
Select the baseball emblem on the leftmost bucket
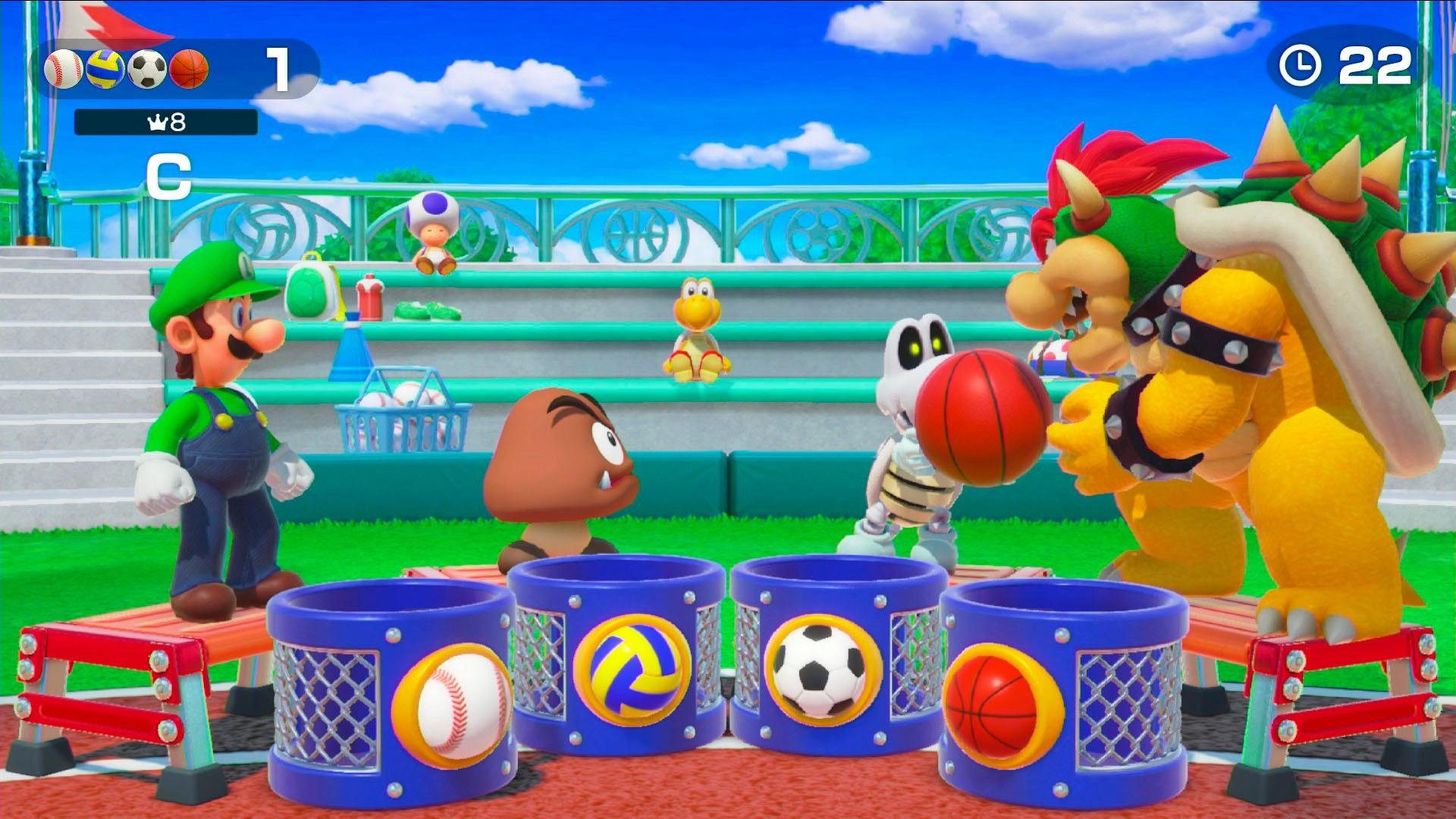click(453, 704)
